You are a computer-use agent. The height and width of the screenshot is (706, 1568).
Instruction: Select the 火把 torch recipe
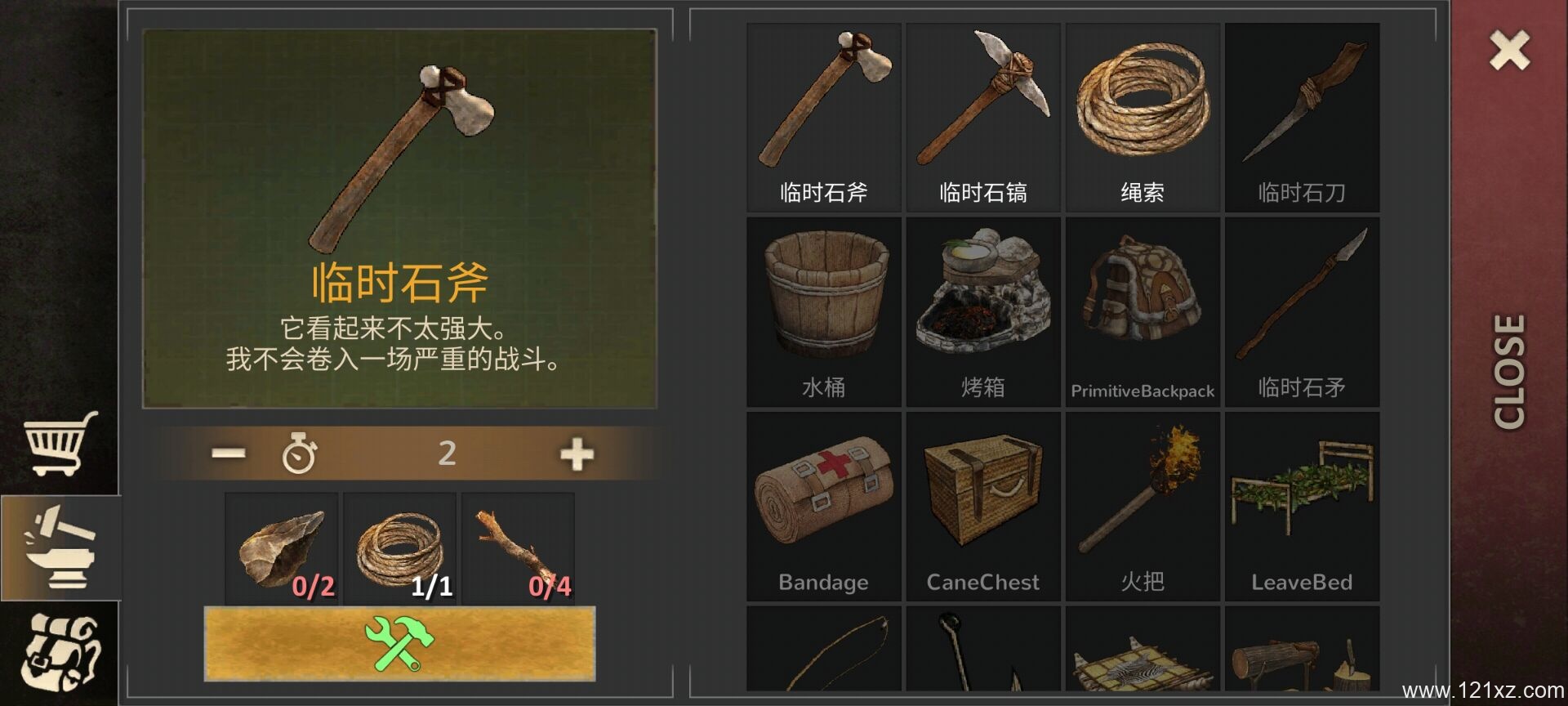click(x=1142, y=507)
